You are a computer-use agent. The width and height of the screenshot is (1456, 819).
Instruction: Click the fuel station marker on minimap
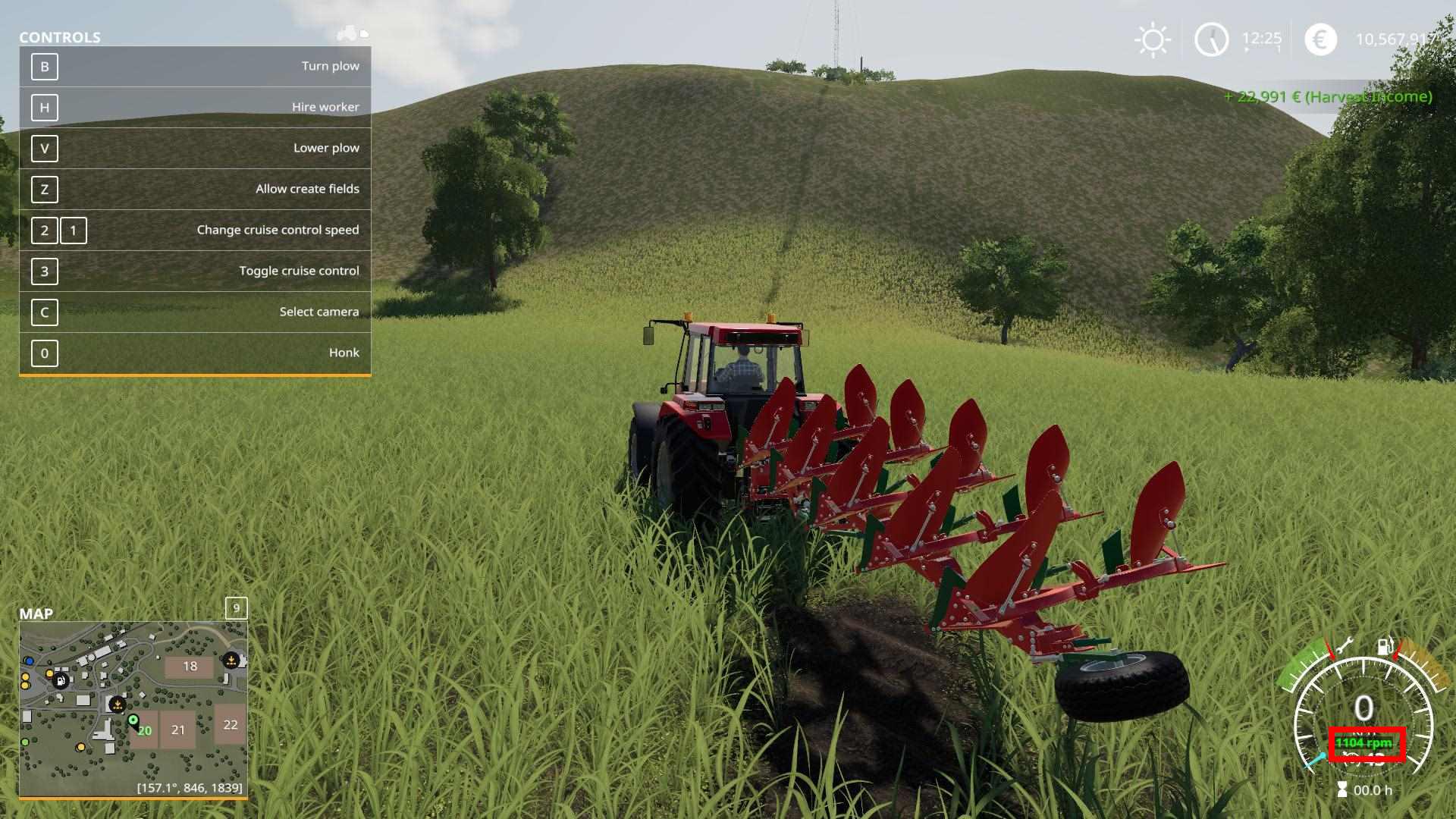[x=61, y=681]
